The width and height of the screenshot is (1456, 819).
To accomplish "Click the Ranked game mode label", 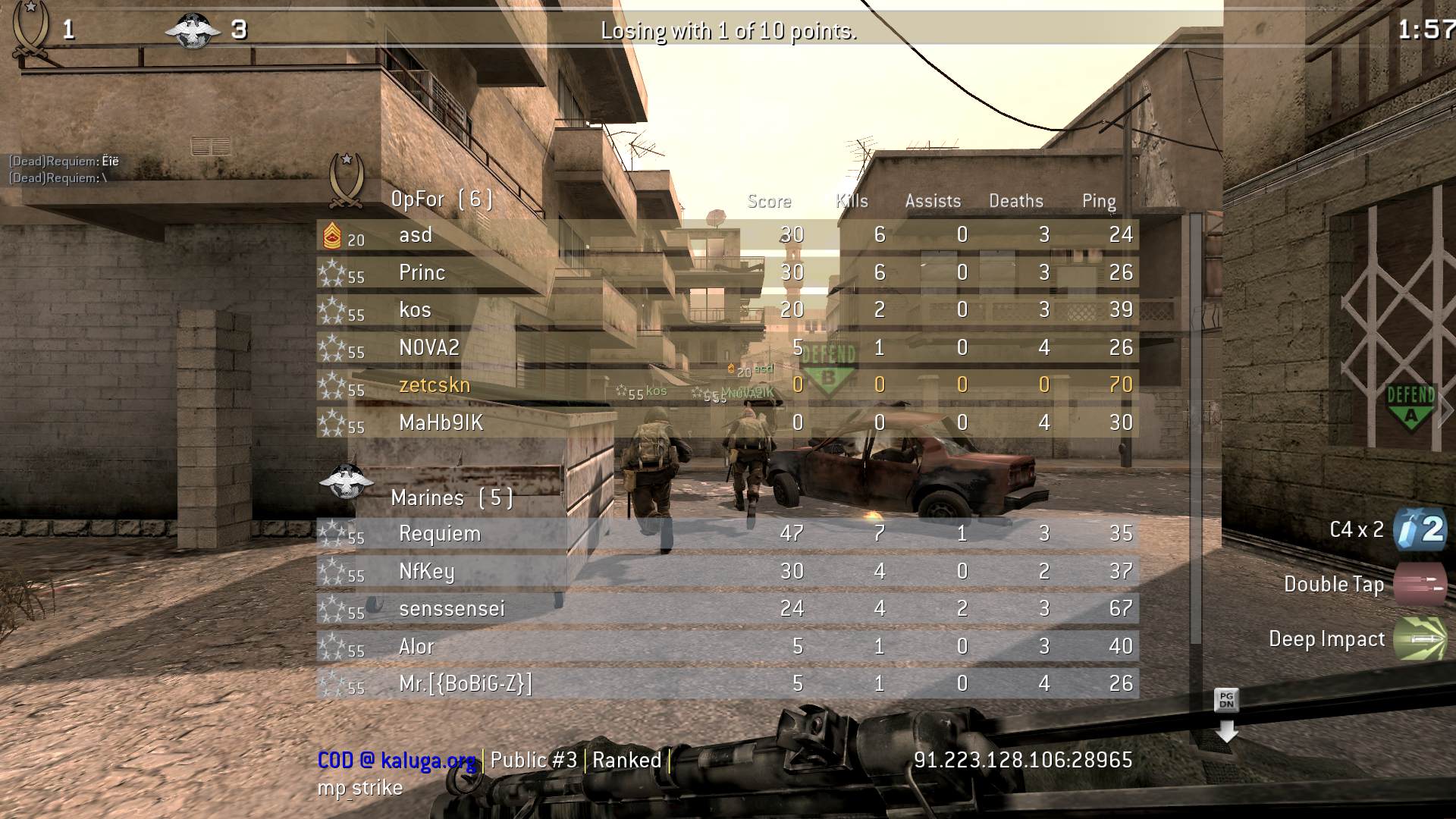I will point(627,760).
